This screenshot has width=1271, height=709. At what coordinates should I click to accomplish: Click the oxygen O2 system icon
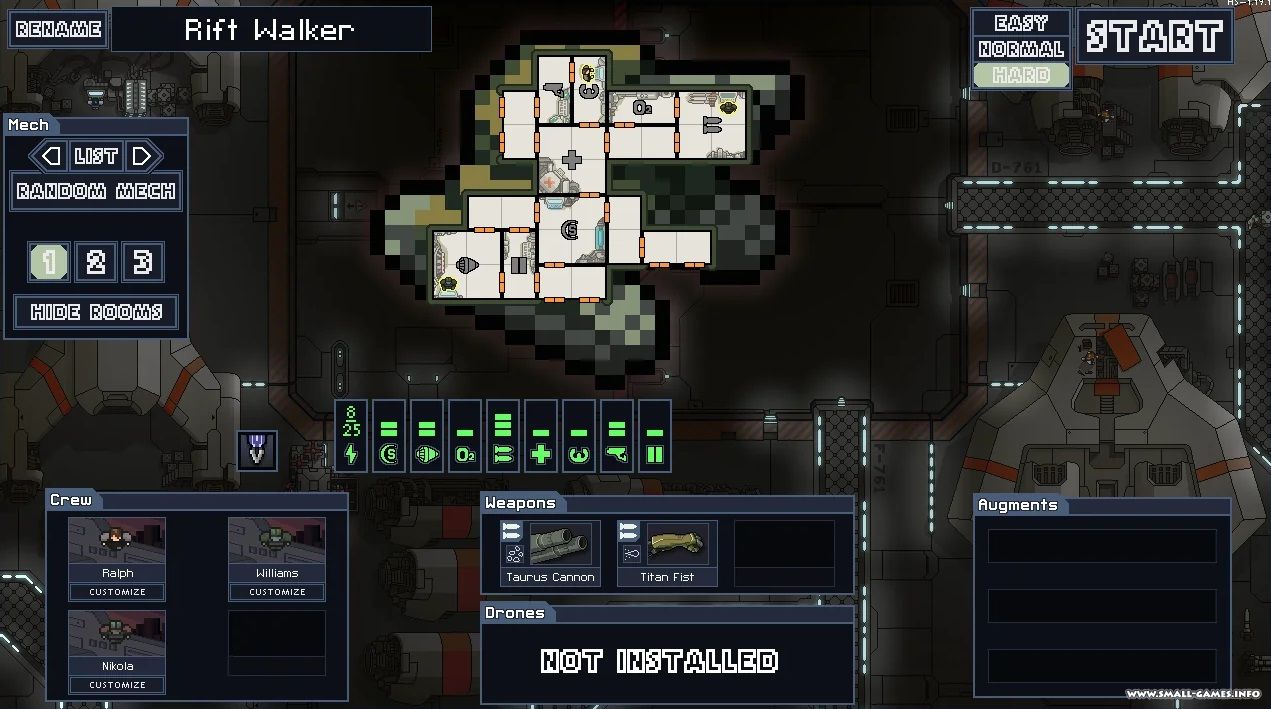(465, 453)
